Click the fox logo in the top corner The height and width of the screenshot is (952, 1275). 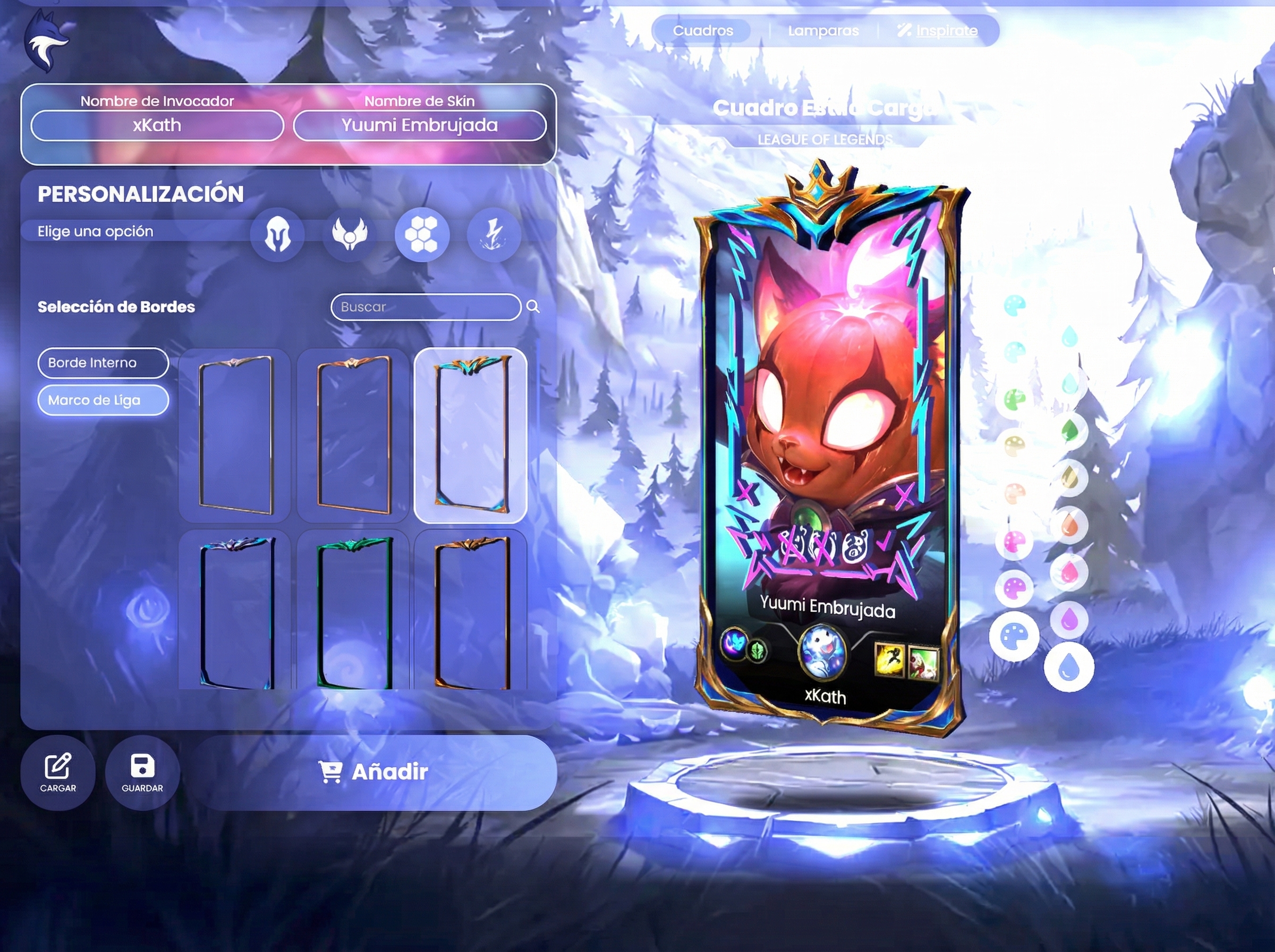point(46,39)
